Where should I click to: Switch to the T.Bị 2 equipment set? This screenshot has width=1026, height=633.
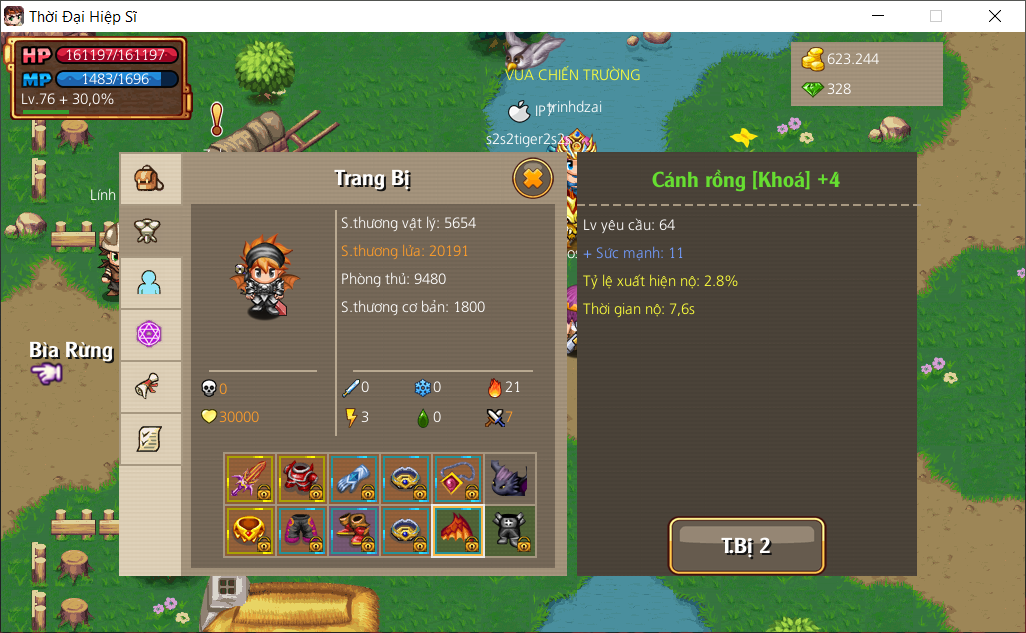pos(746,546)
